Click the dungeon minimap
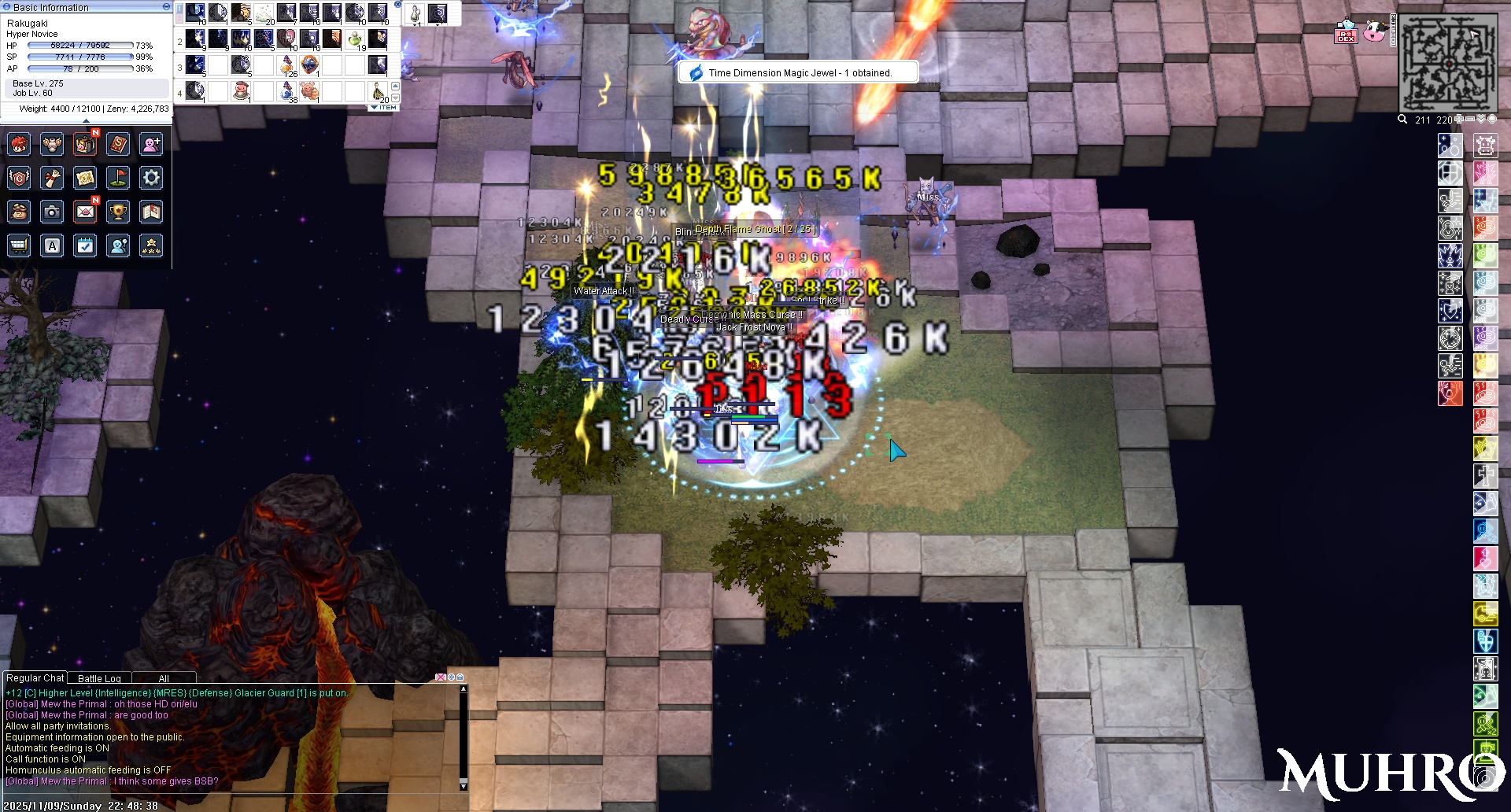This screenshot has height=812, width=1511. [1447, 63]
